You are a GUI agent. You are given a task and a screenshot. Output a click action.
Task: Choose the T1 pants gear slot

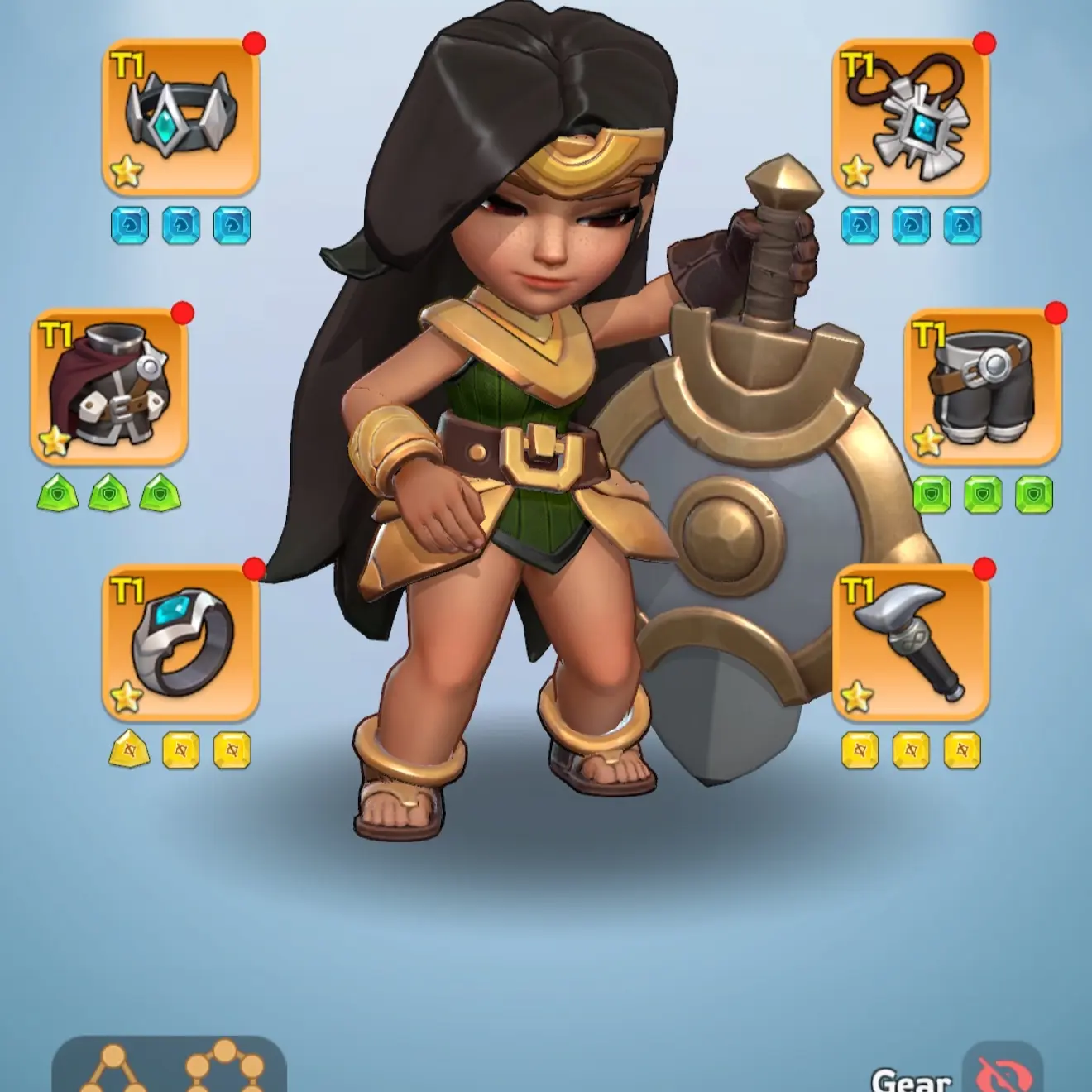click(x=982, y=386)
